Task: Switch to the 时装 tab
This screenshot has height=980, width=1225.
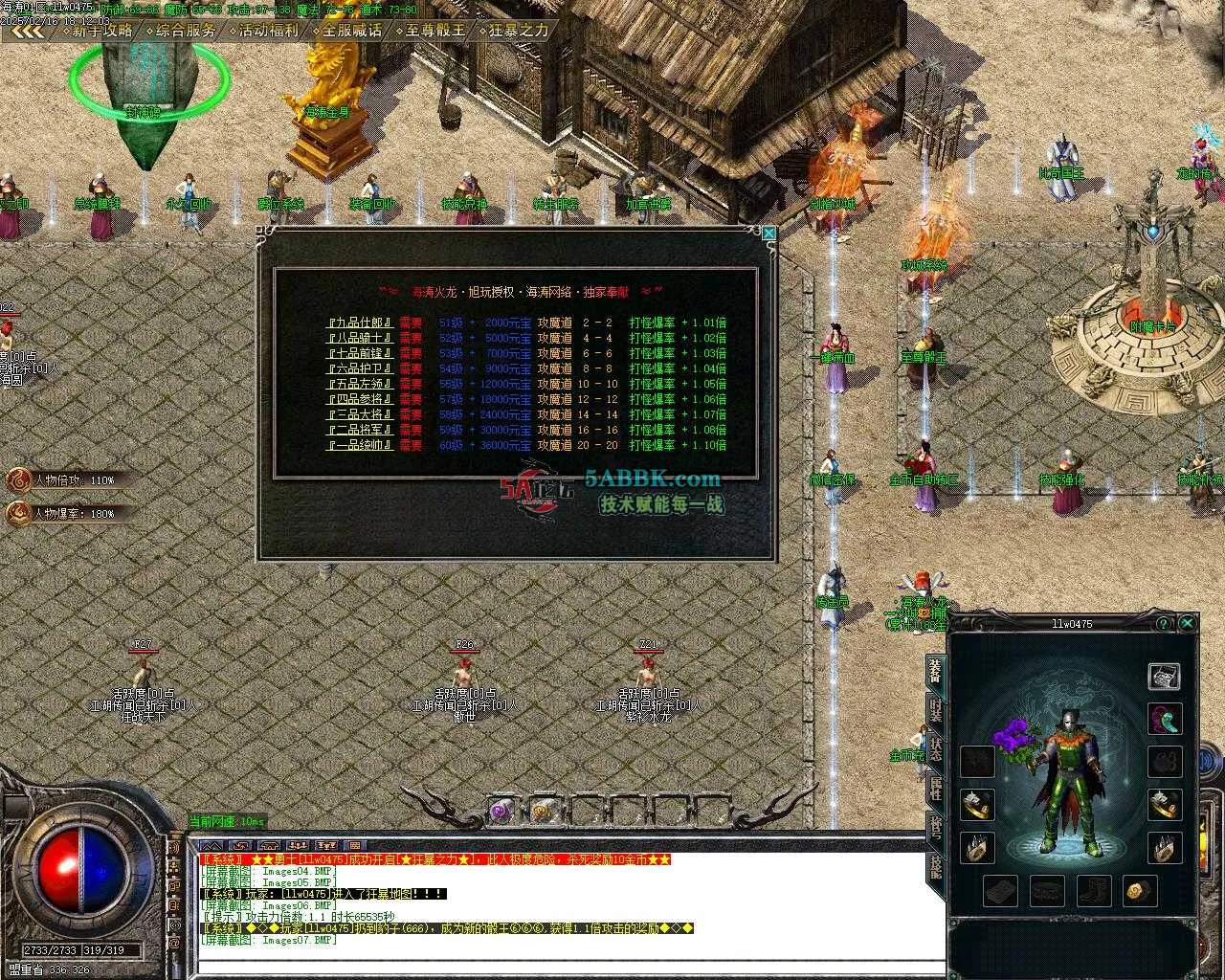Action: pyautogui.click(x=935, y=712)
